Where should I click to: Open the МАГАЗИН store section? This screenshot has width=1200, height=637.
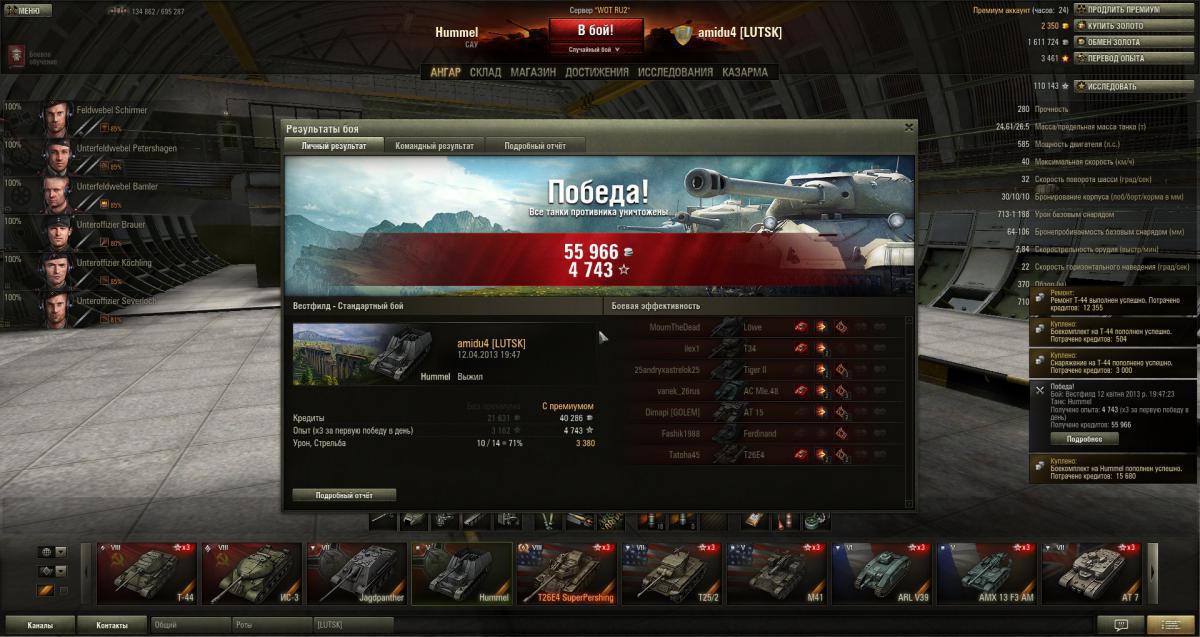coord(533,72)
